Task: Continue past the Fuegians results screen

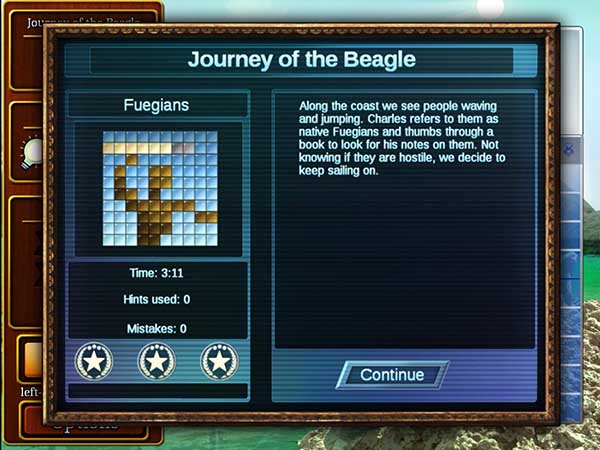Action: (392, 375)
